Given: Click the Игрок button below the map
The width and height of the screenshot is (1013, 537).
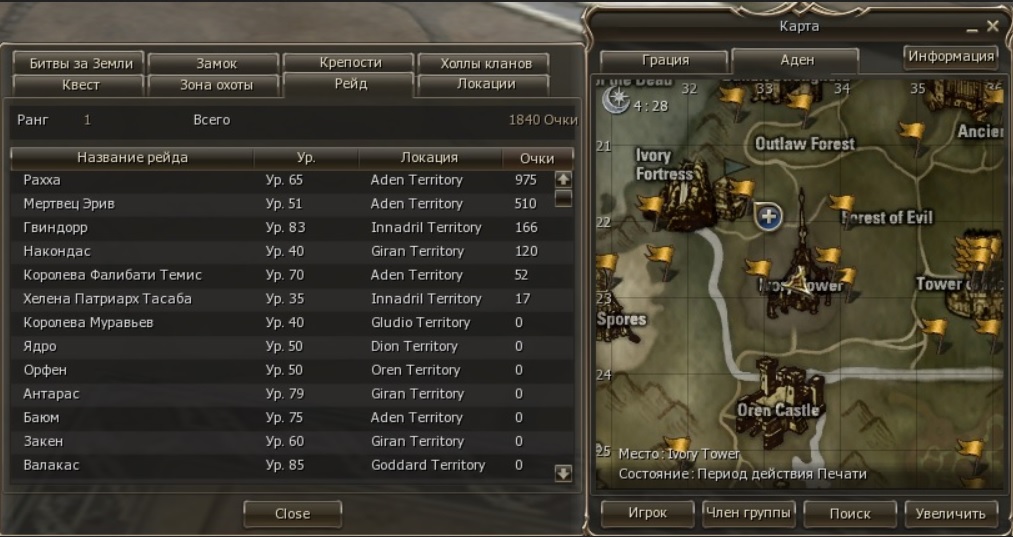Looking at the screenshot, I should (x=647, y=514).
